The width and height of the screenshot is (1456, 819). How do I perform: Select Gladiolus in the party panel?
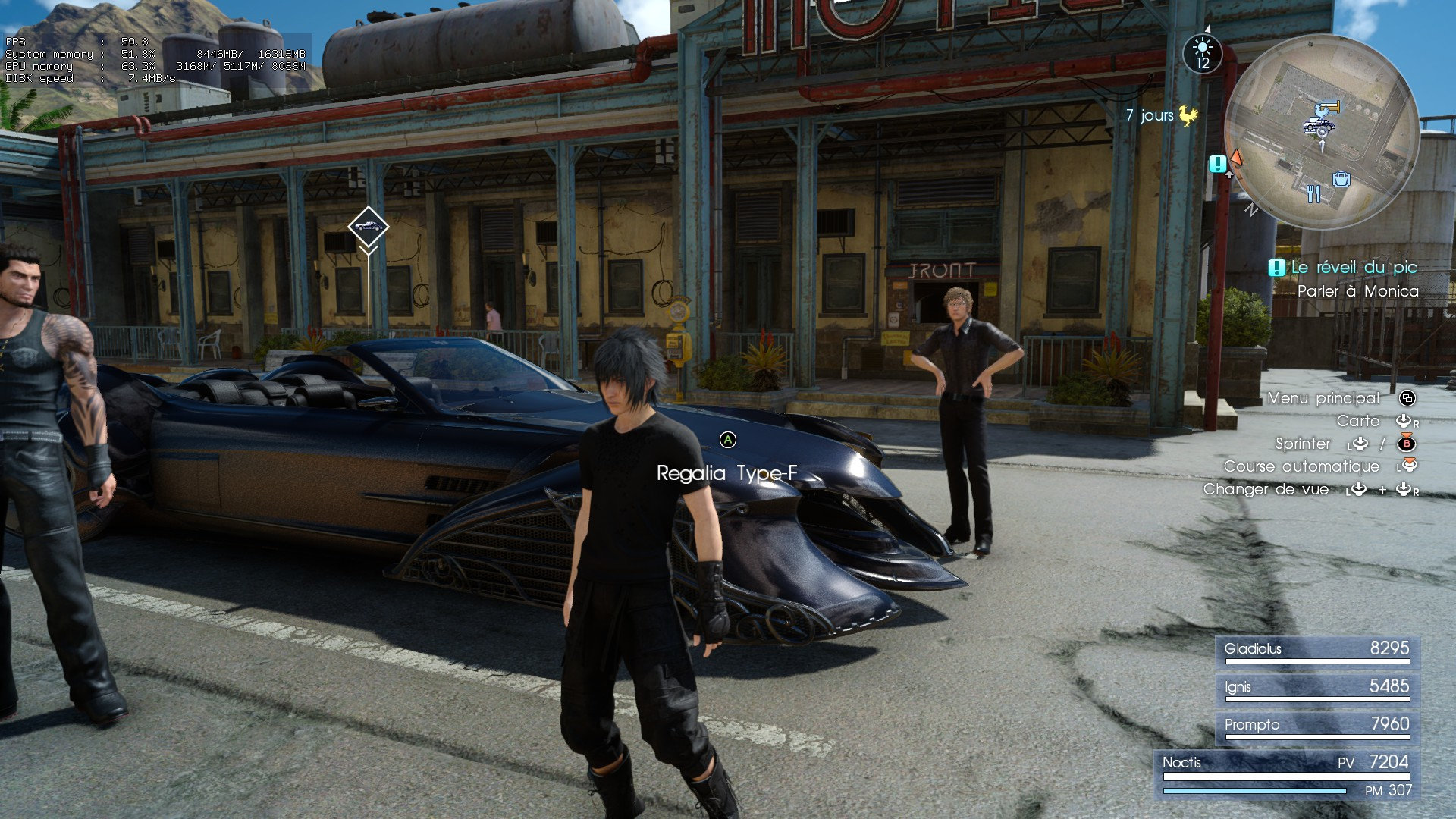[x=1316, y=650]
